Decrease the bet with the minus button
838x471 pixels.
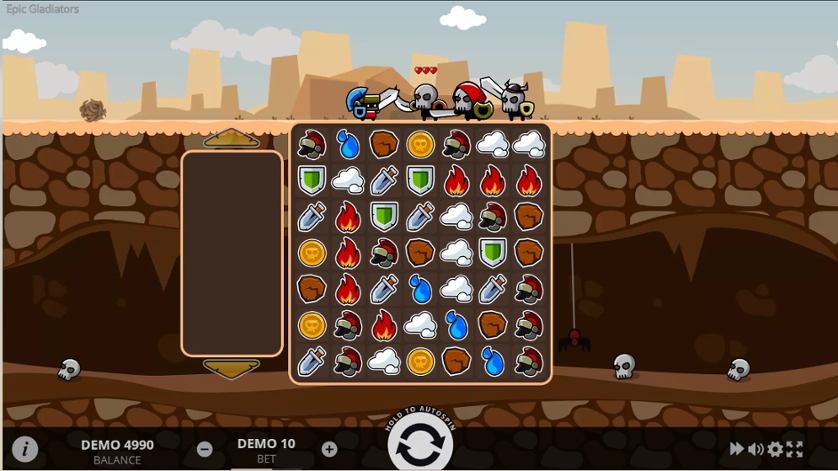204,449
